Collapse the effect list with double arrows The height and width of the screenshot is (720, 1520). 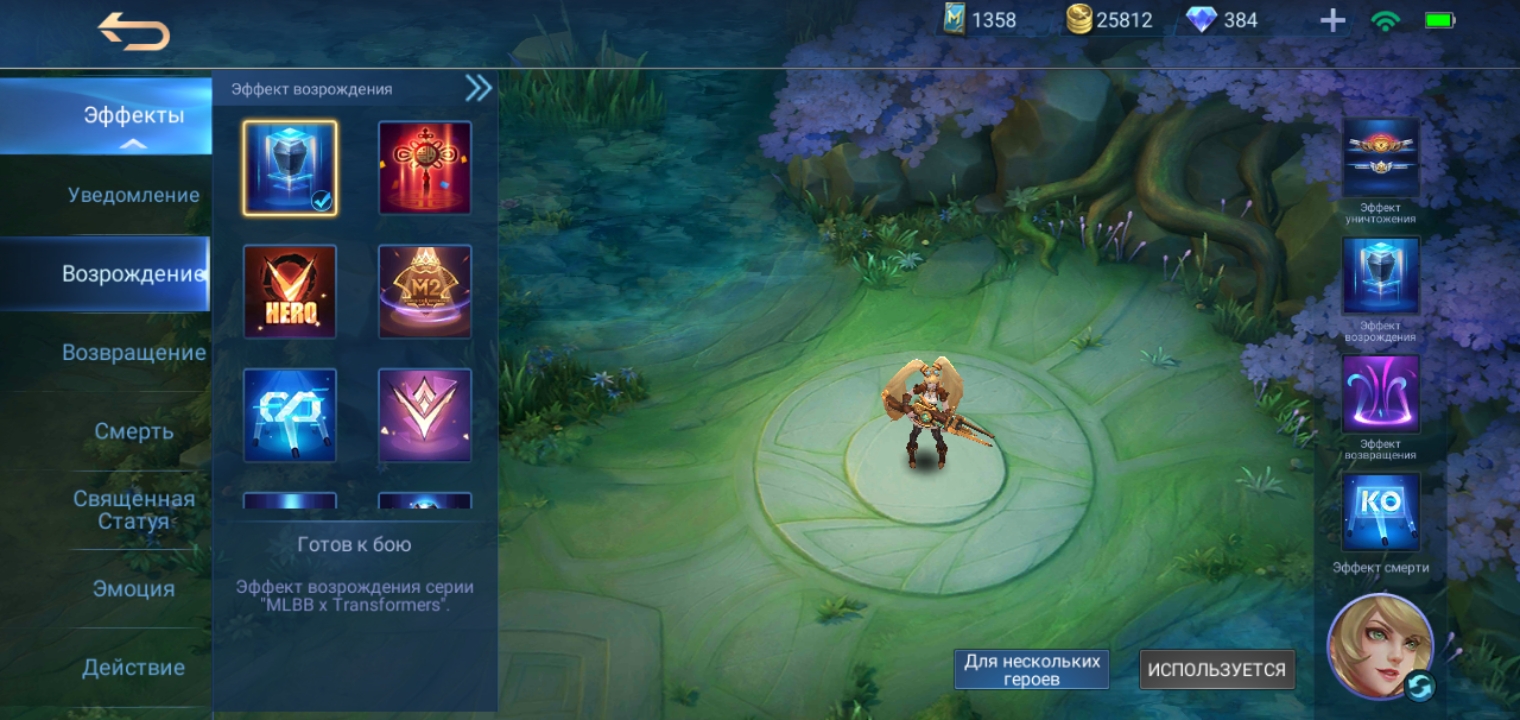[x=478, y=89]
